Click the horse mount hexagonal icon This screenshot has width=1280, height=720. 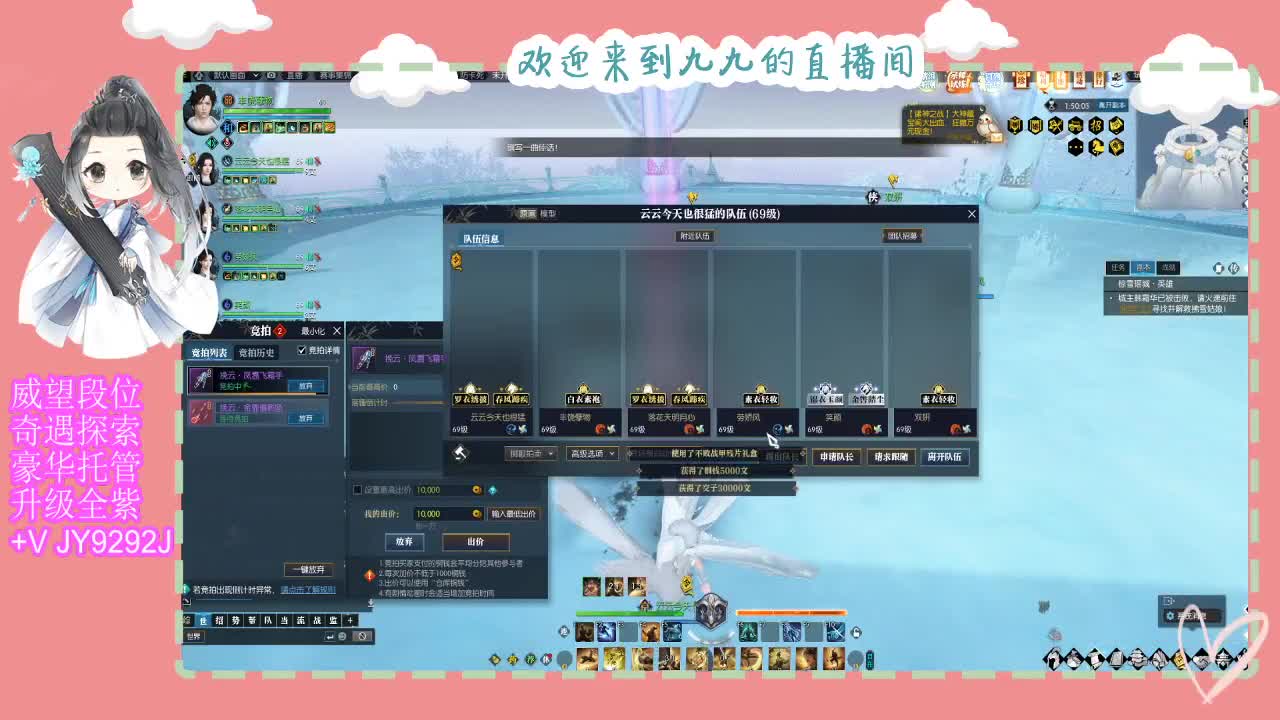pyautogui.click(x=1097, y=146)
